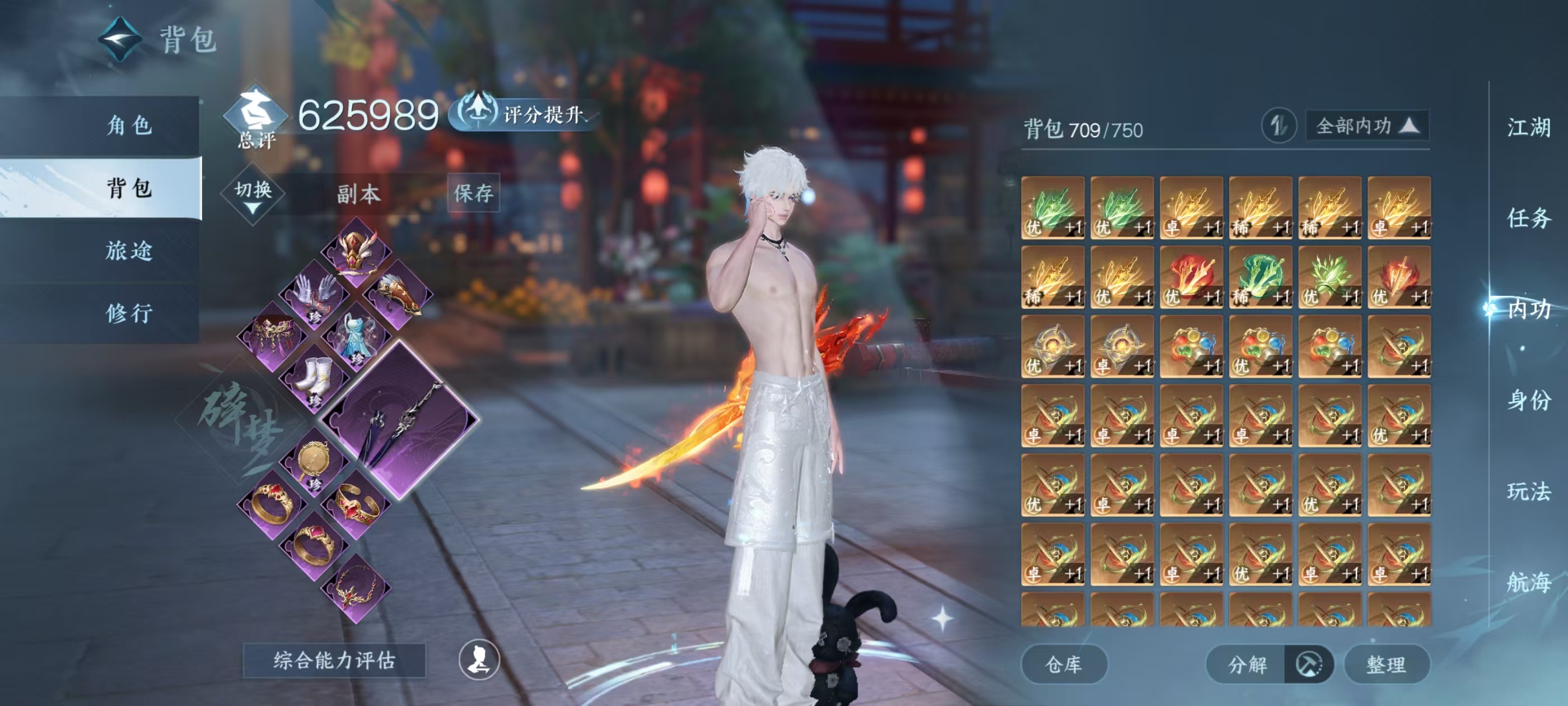Open the 旅途 tab
The height and width of the screenshot is (706, 1568).
(x=128, y=251)
